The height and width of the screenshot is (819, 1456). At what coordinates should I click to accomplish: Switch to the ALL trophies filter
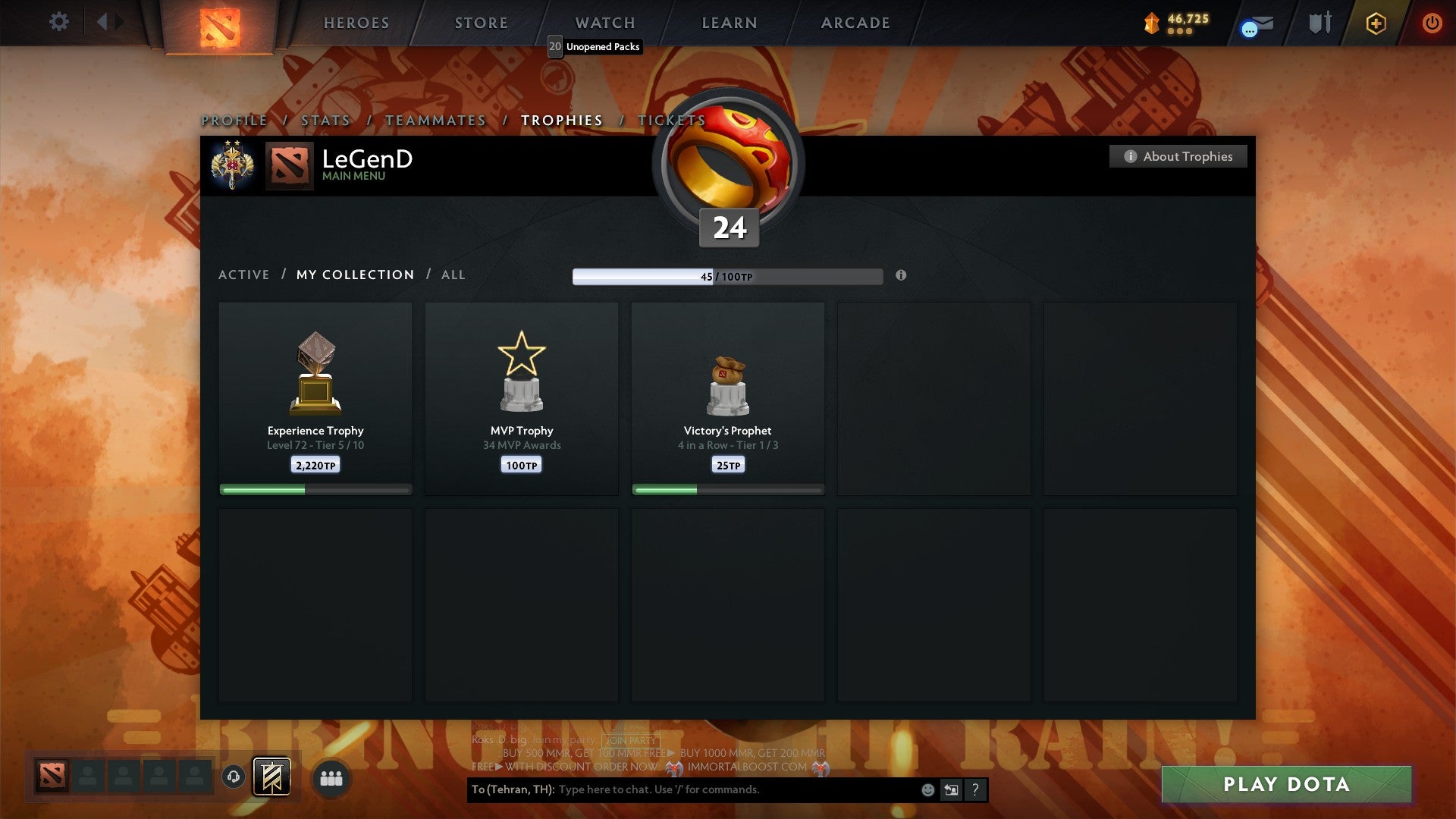(x=453, y=275)
